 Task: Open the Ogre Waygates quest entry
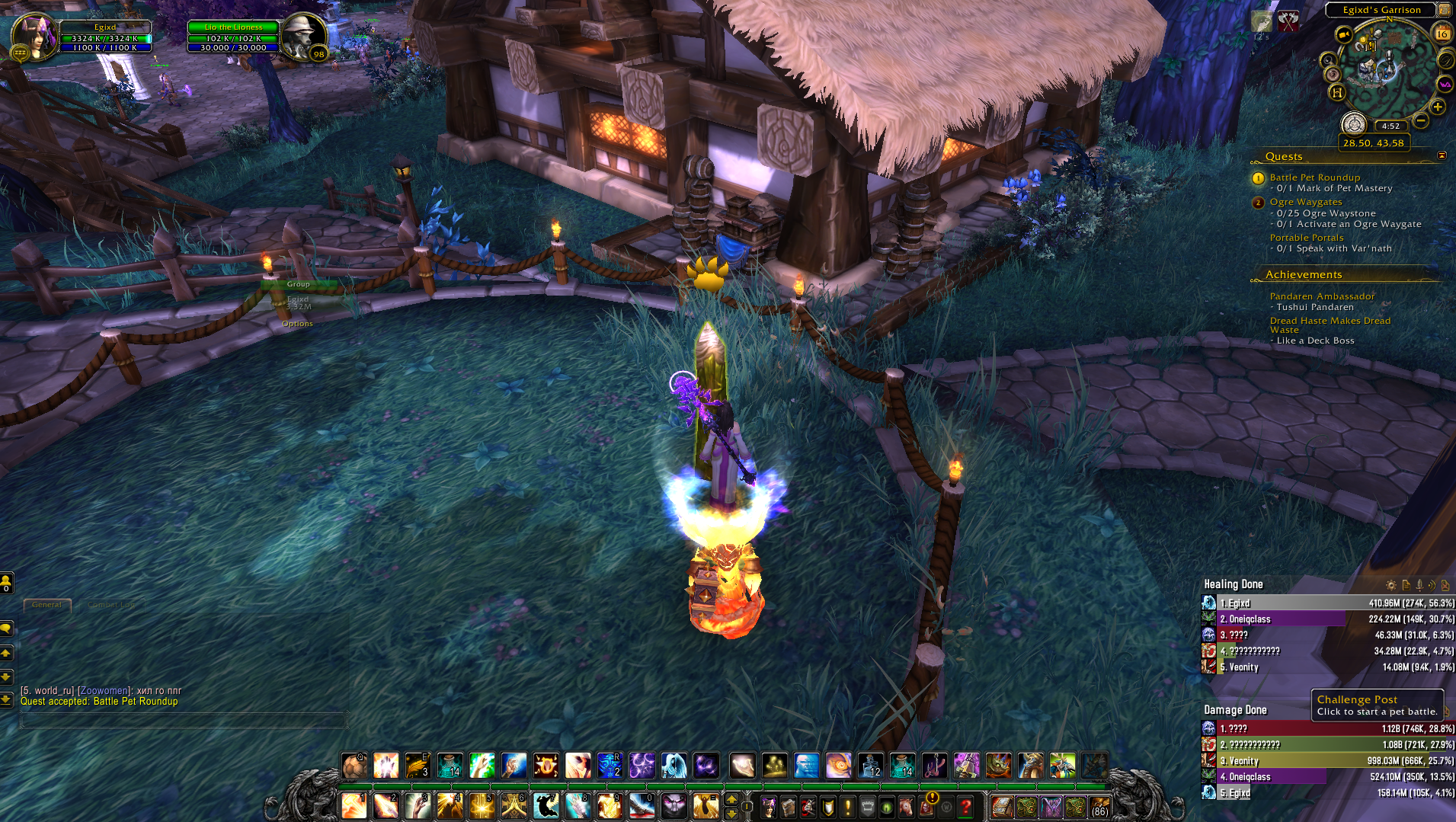click(x=1305, y=202)
